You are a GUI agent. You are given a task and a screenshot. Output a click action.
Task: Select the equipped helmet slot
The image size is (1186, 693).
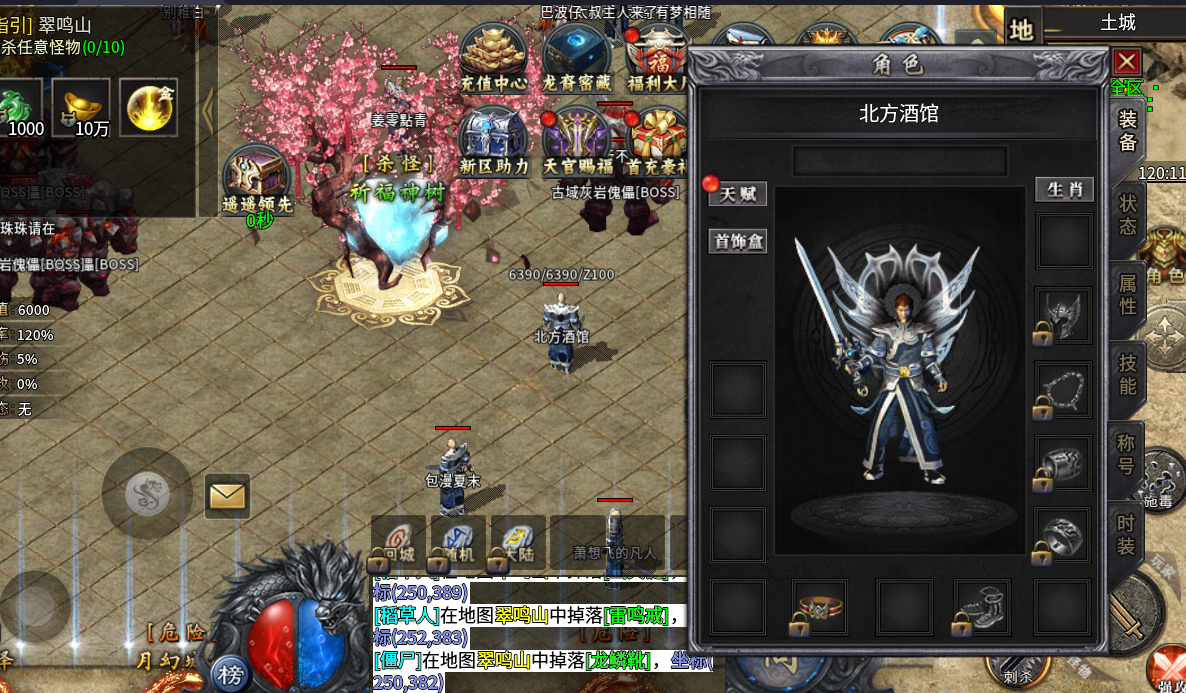(x=1063, y=315)
